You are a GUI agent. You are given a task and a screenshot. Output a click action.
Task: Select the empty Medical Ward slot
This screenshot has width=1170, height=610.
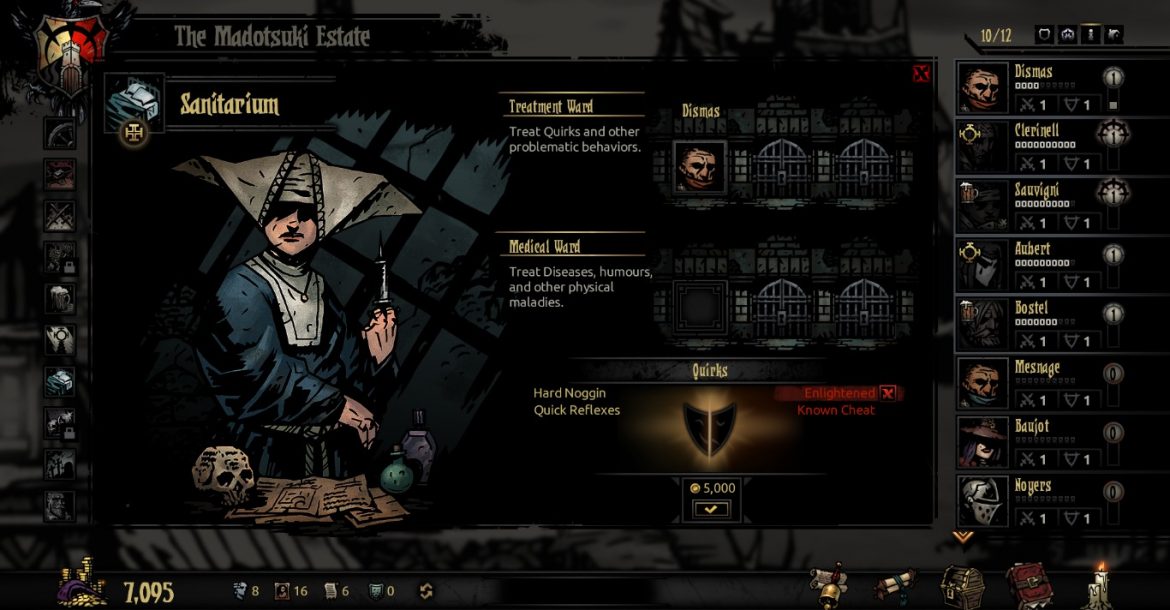click(x=700, y=306)
